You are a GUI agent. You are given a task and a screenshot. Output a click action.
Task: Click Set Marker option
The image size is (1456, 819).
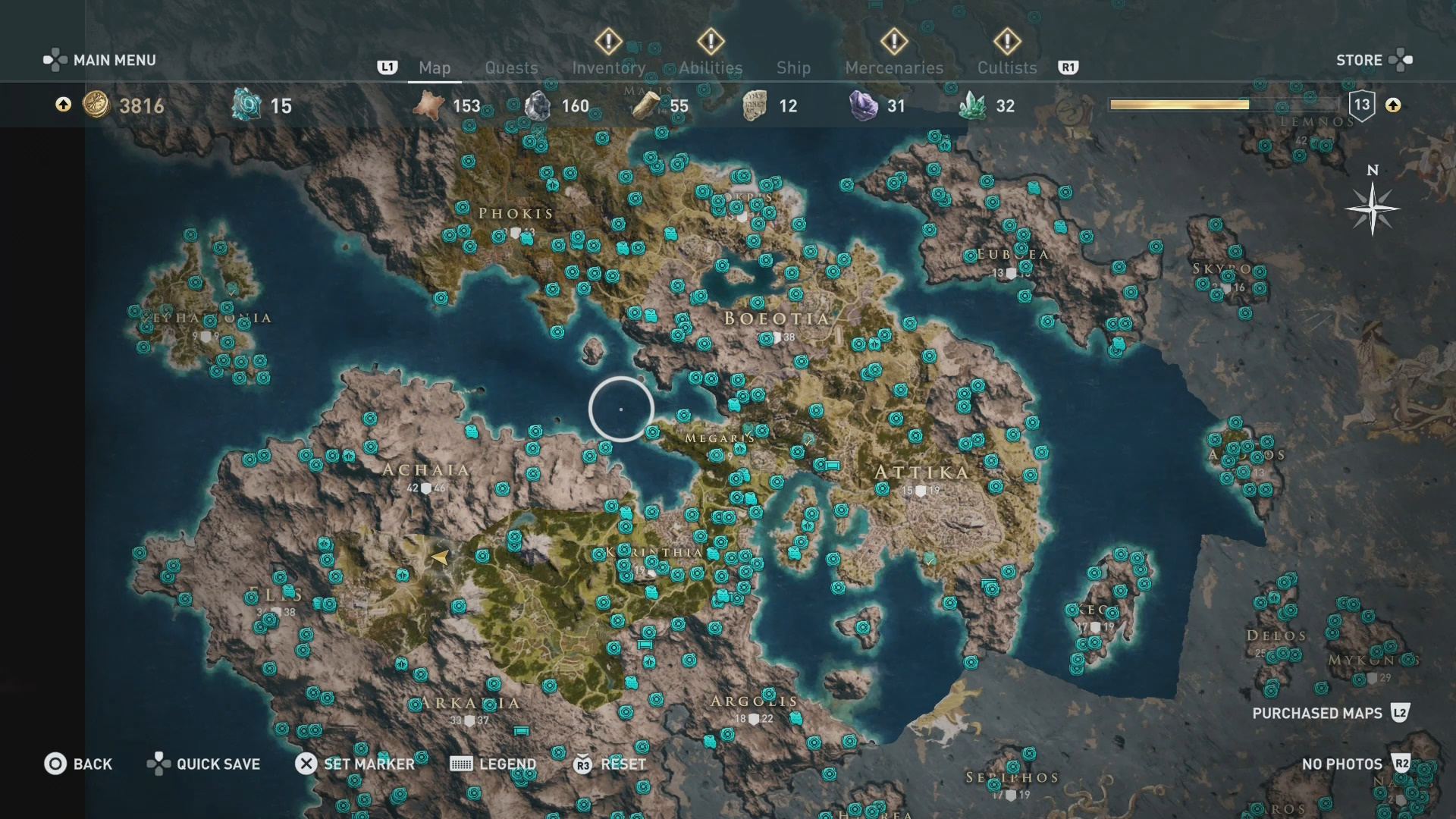tap(355, 764)
